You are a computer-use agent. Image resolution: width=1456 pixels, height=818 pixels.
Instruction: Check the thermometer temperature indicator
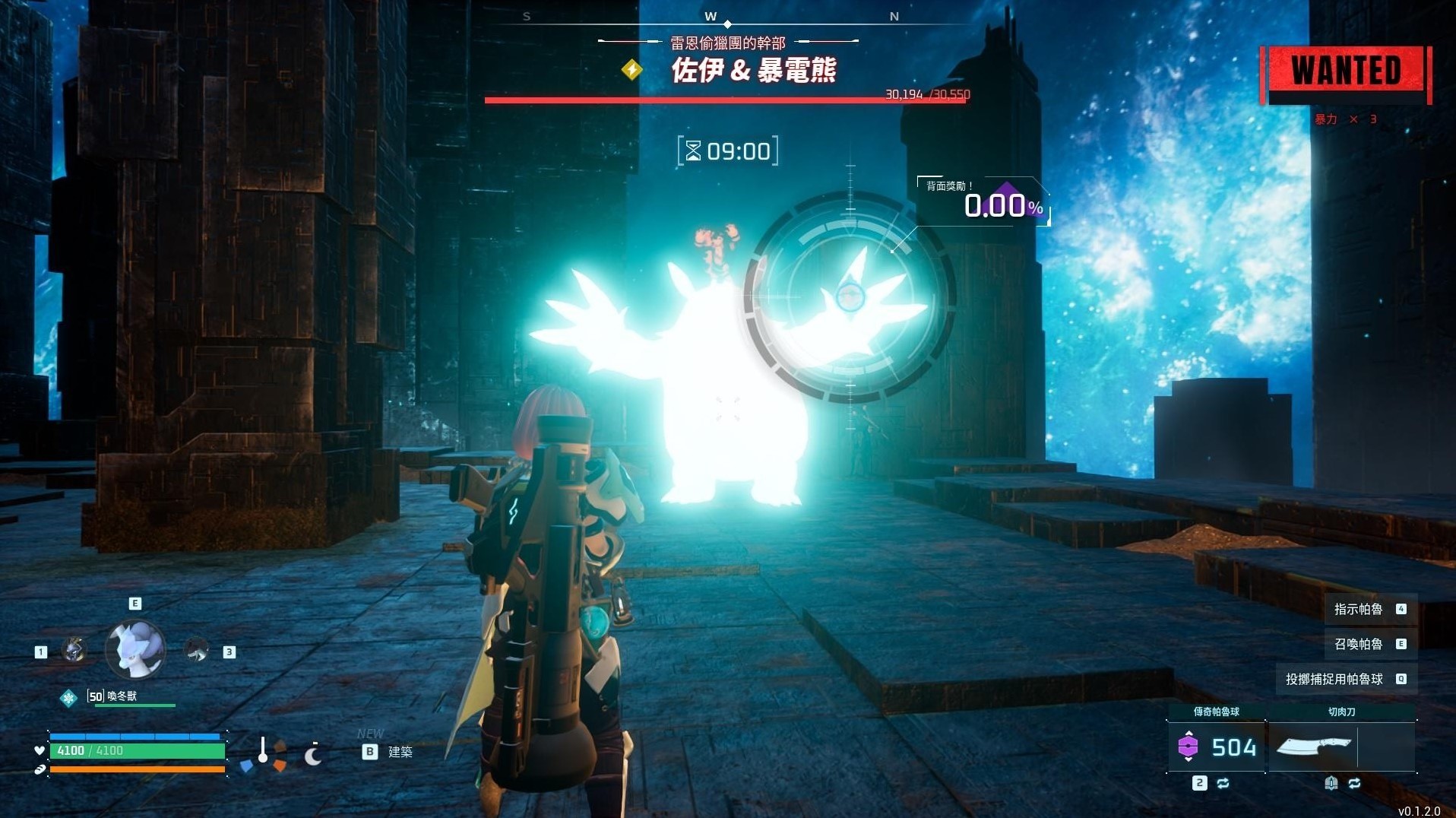(263, 750)
